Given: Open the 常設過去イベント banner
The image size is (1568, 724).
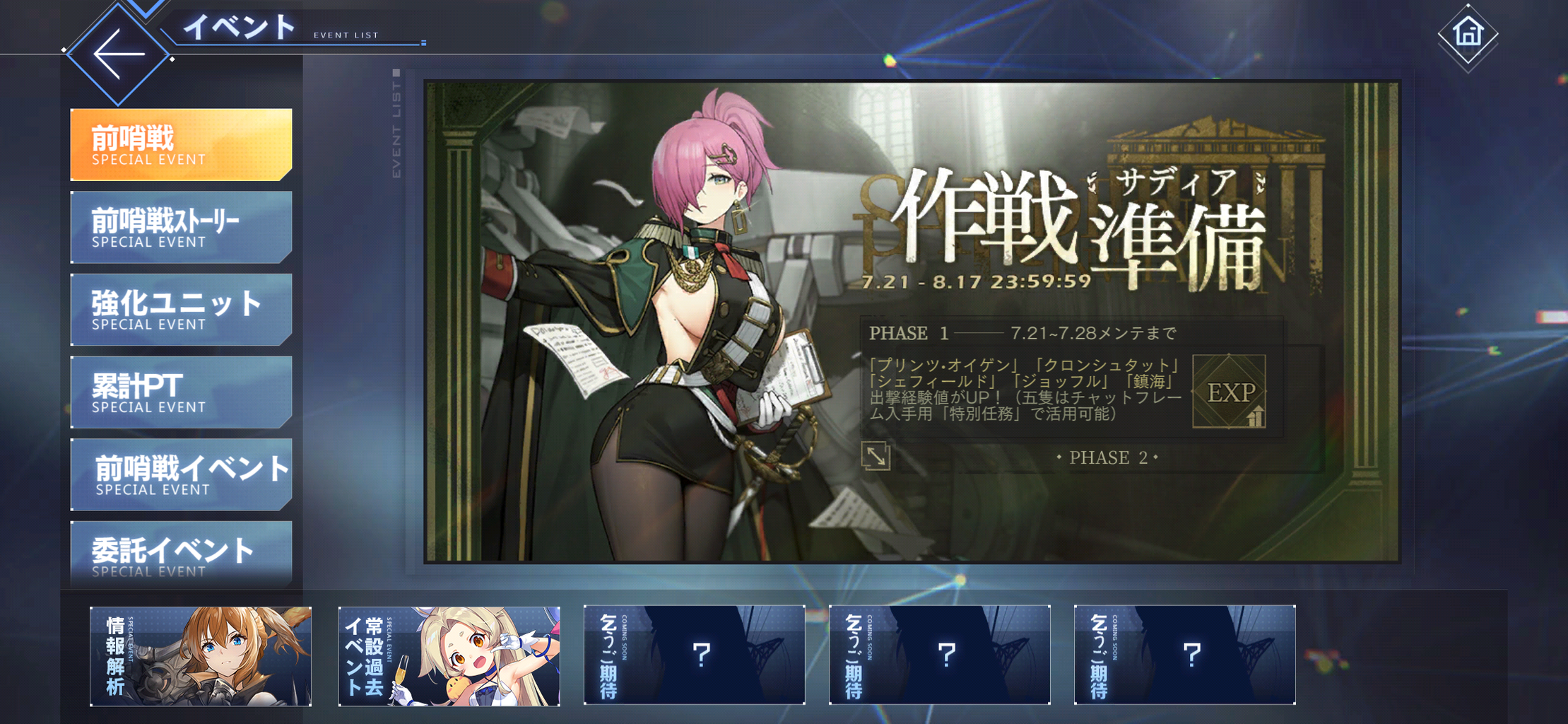Looking at the screenshot, I should click(x=449, y=655).
